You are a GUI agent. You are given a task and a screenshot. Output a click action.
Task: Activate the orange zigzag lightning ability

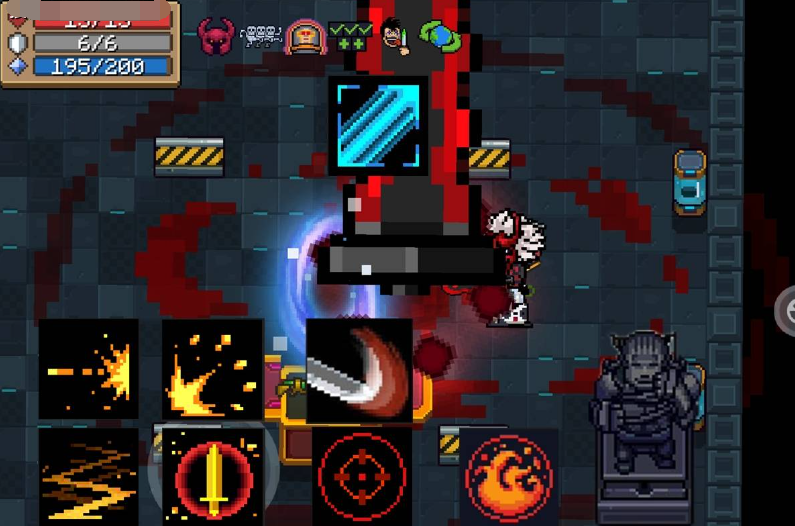89,475
